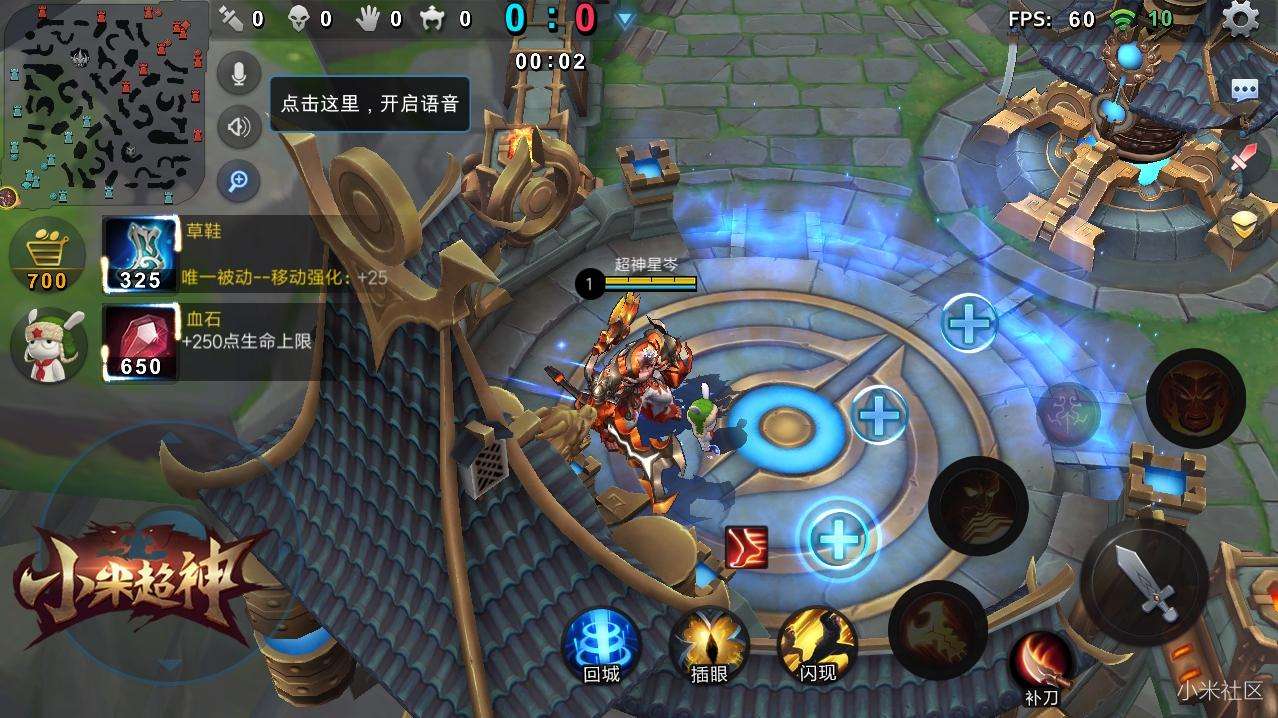Buy the 血石 red gem for 650

pyautogui.click(x=140, y=343)
